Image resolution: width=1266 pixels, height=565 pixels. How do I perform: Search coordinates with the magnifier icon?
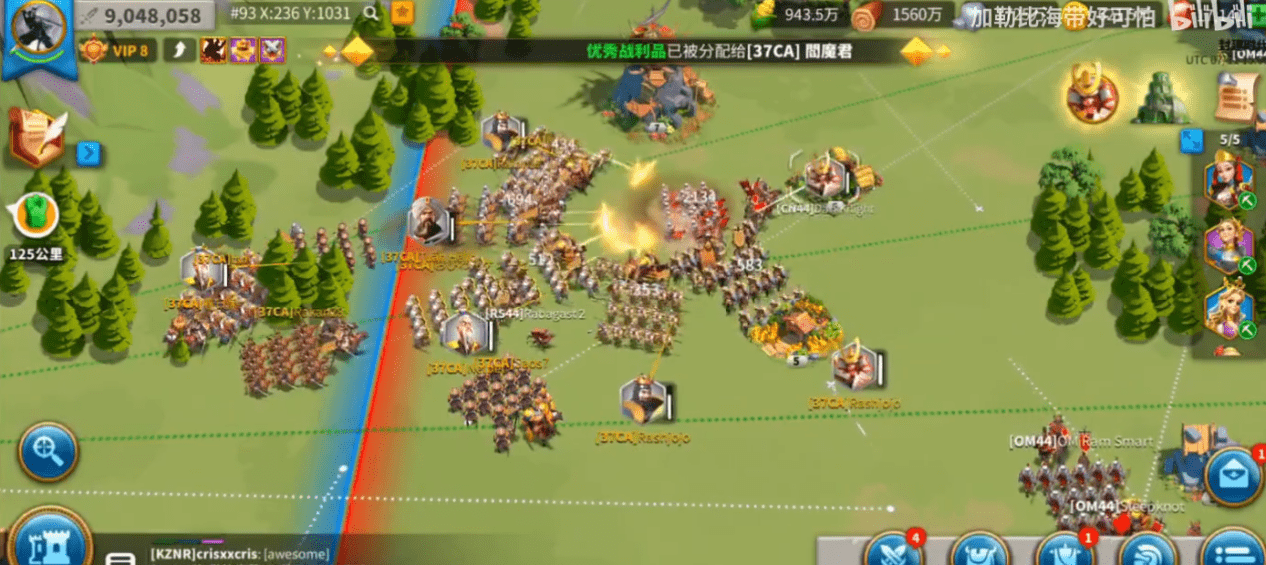click(371, 13)
